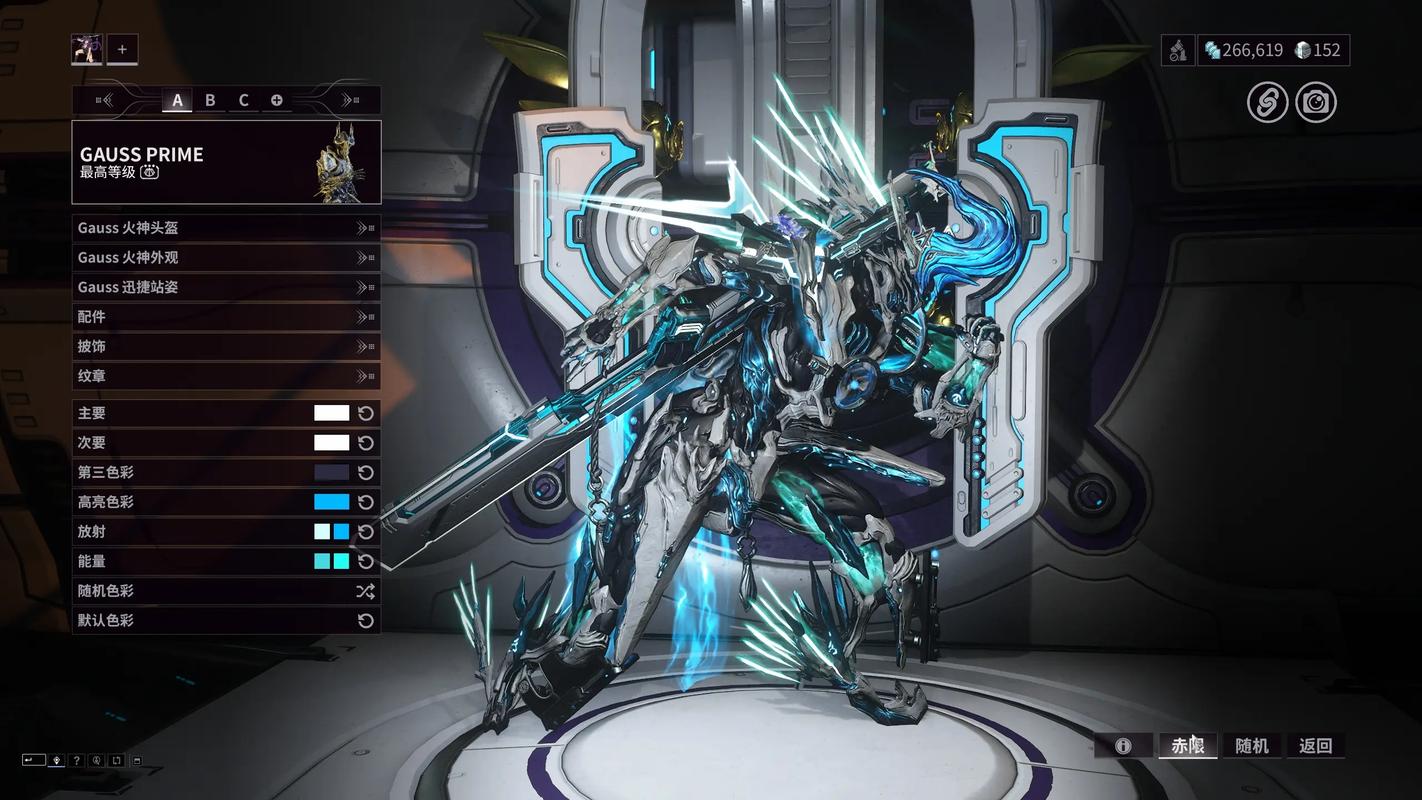The height and width of the screenshot is (800, 1422).
Task: Click the camera capture icon
Action: point(1316,103)
